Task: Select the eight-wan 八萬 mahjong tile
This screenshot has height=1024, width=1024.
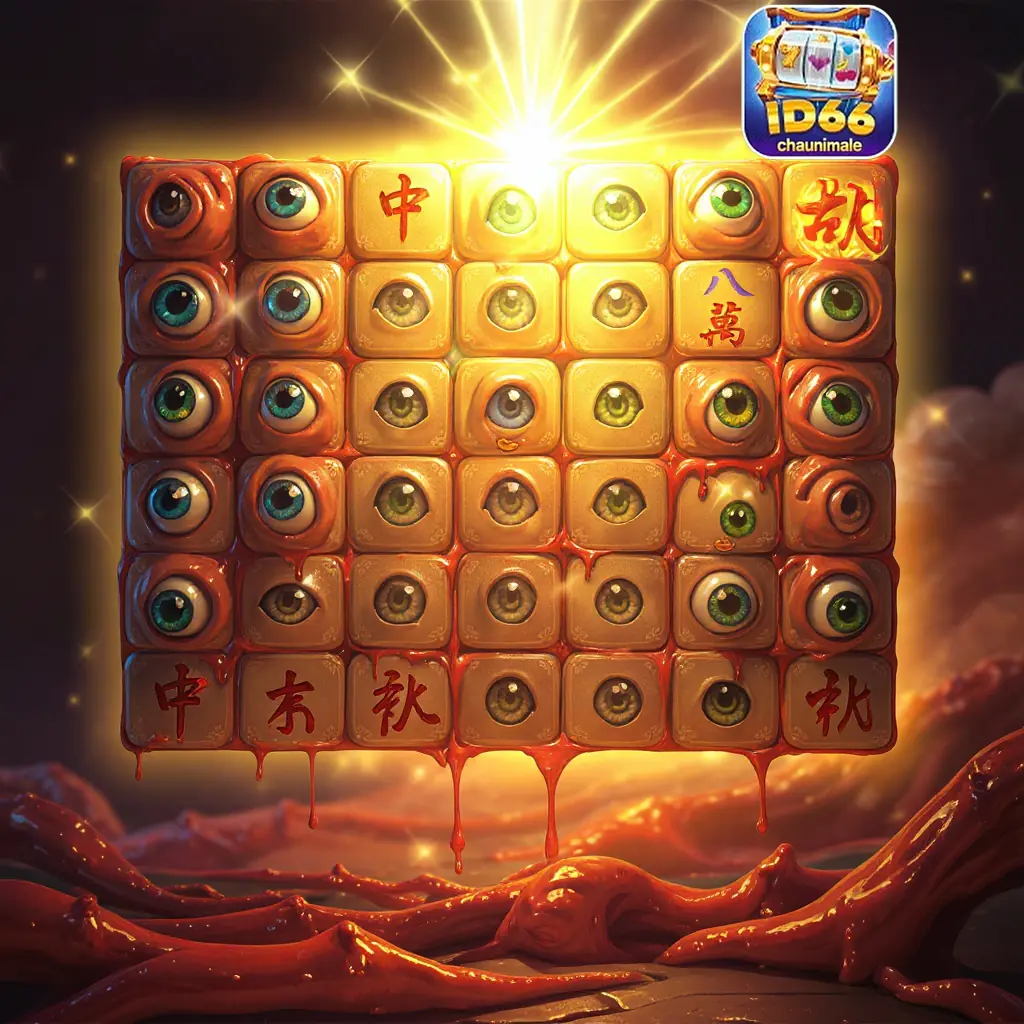Action: tap(724, 309)
